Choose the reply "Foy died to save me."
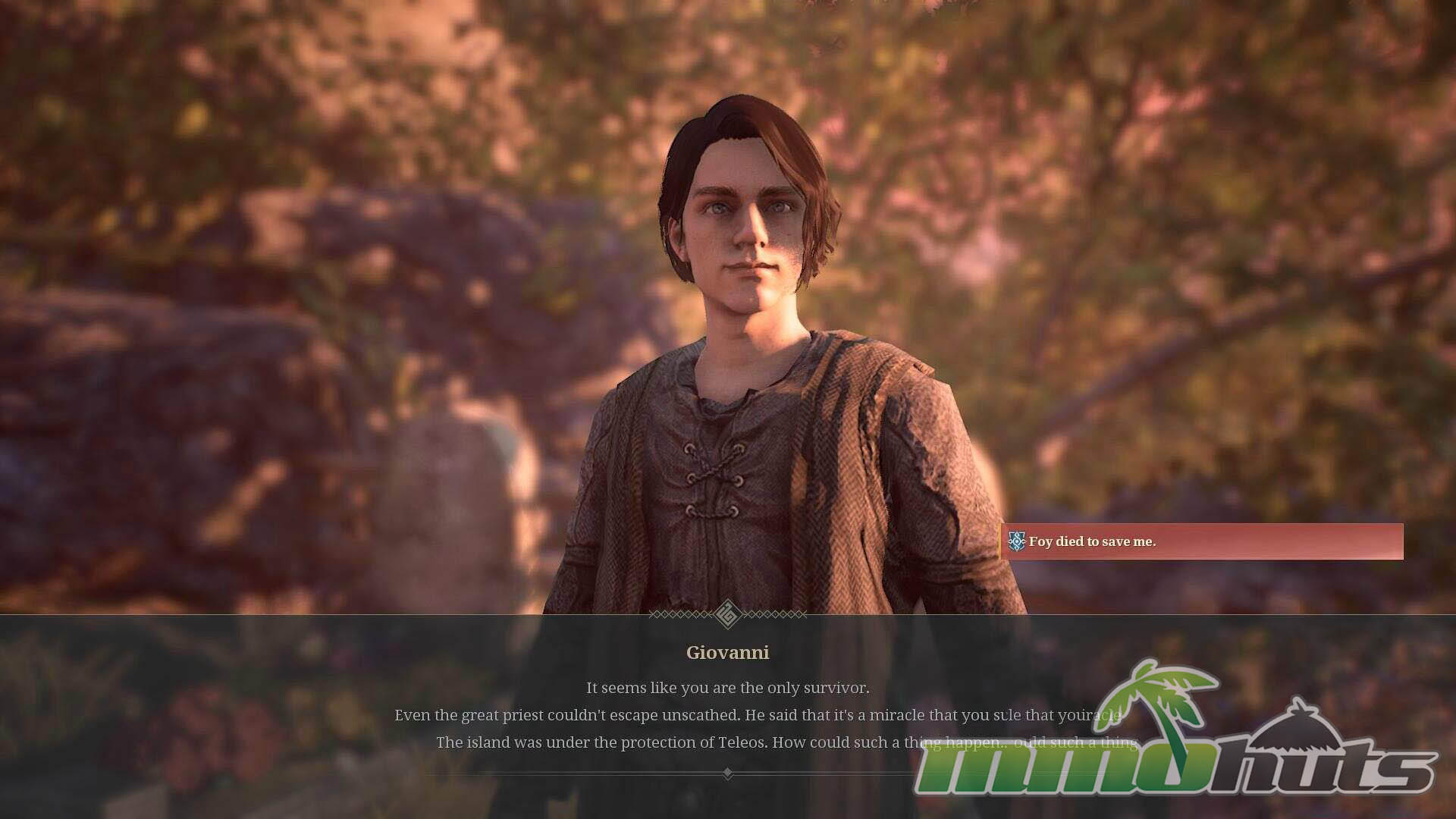Image resolution: width=1456 pixels, height=819 pixels. point(1201,541)
